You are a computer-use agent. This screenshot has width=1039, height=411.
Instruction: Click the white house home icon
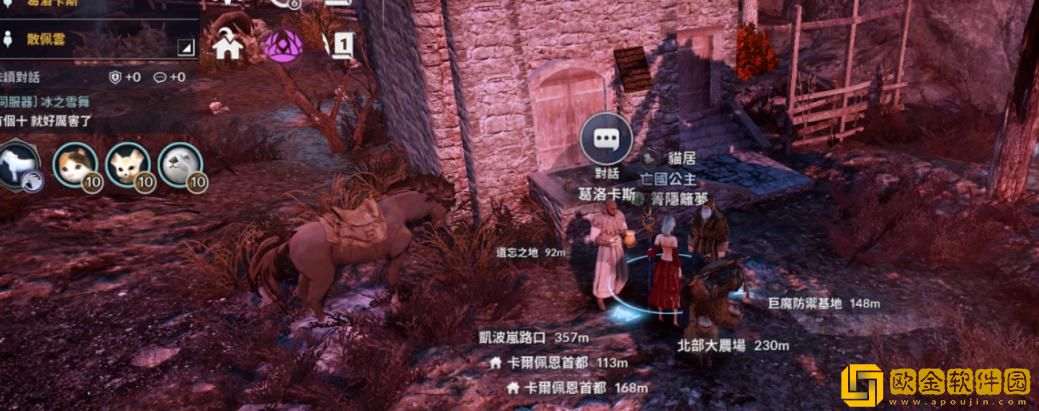click(x=228, y=46)
